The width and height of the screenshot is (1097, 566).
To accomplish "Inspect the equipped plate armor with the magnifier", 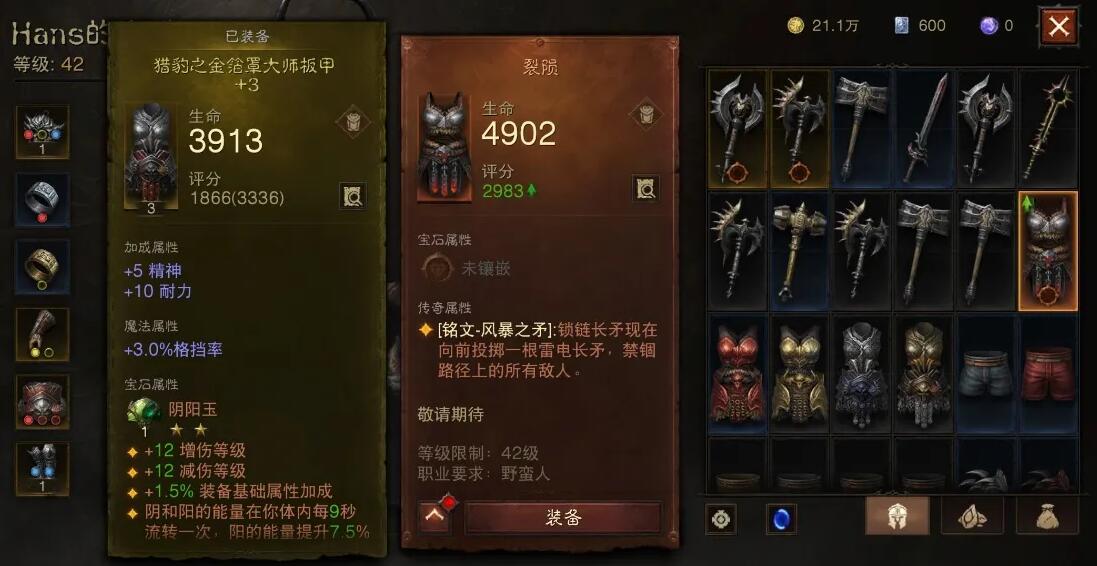I will pyautogui.click(x=352, y=195).
